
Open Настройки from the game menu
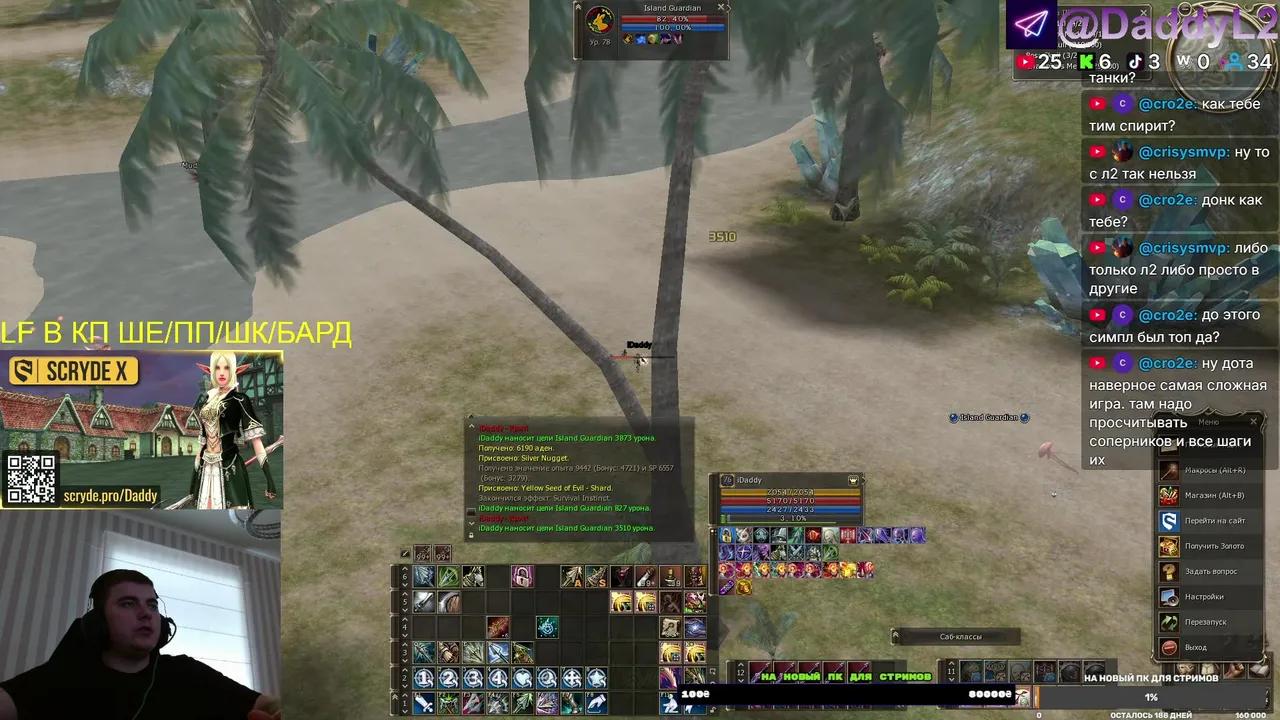coord(1169,597)
